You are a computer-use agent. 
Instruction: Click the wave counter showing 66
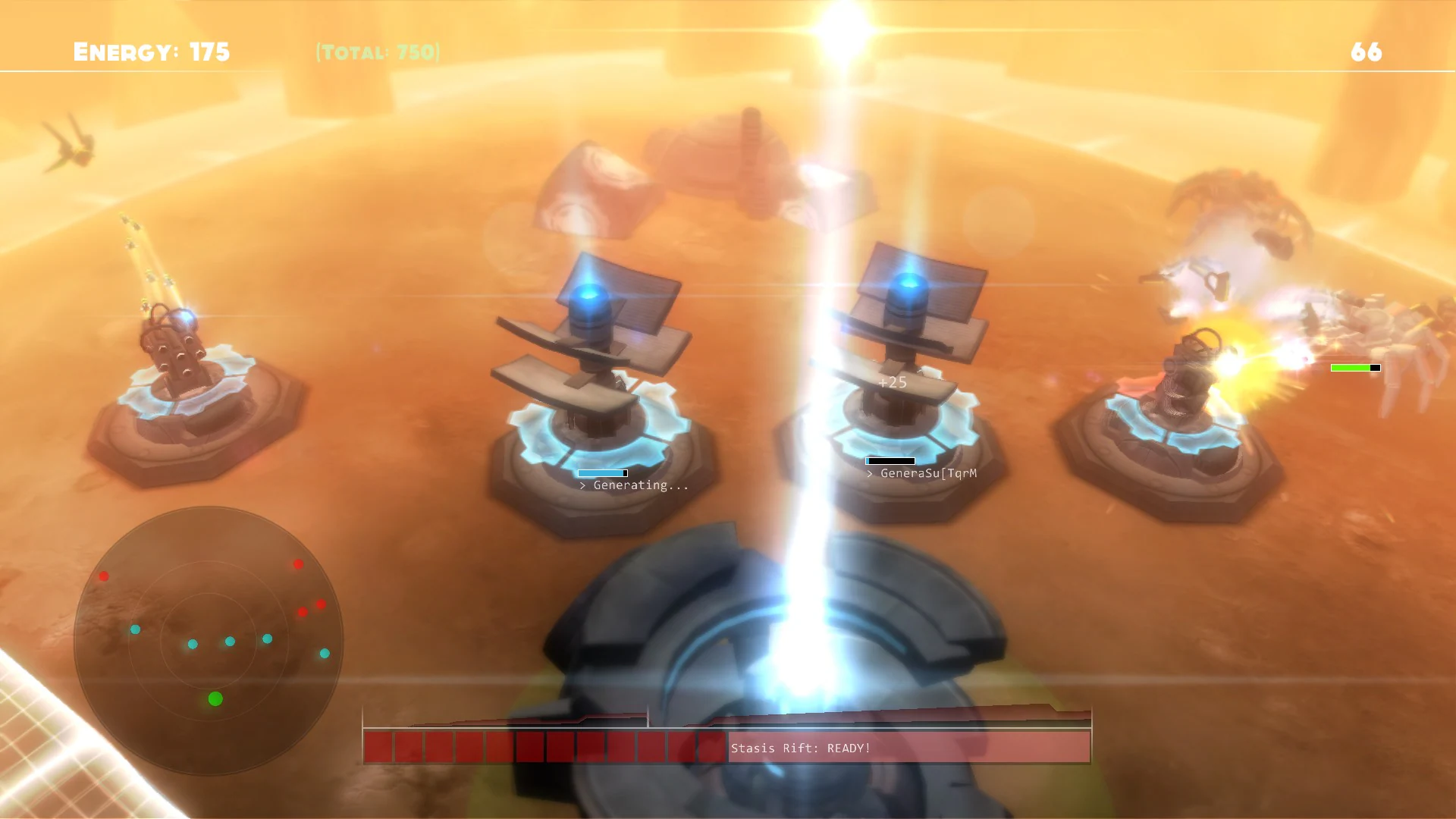1367,52
